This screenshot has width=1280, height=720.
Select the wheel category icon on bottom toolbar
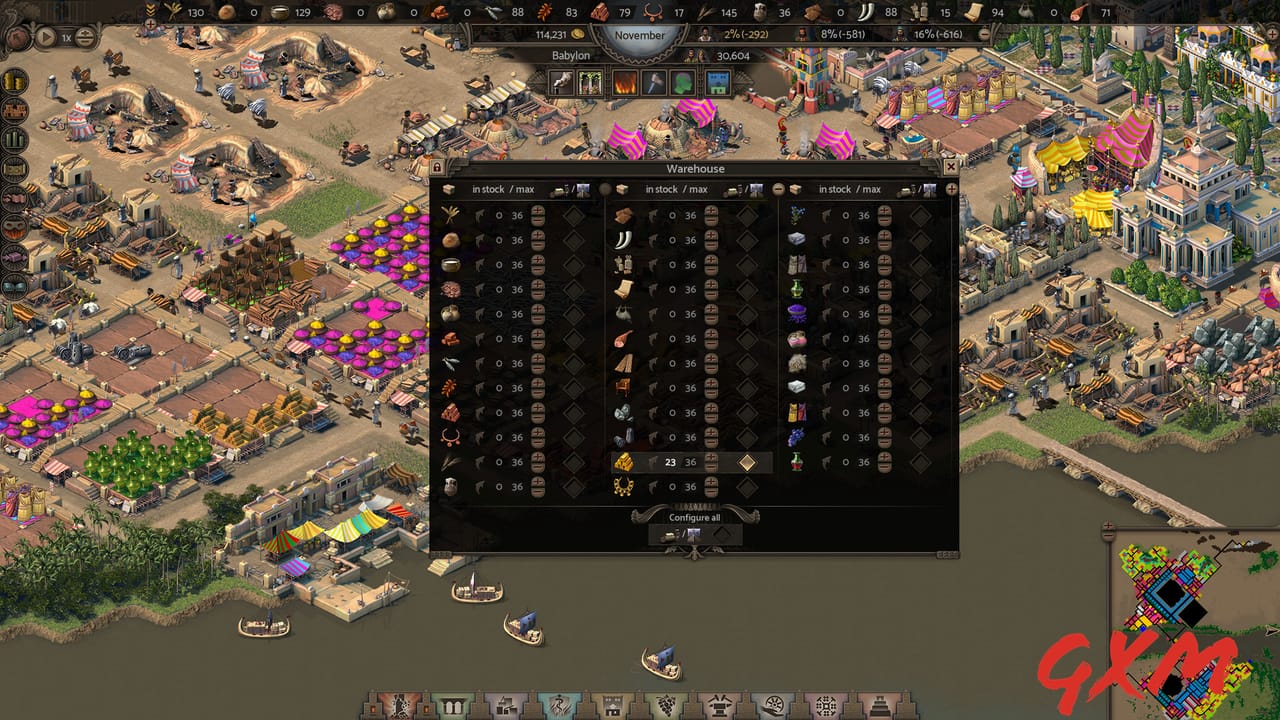coord(775,703)
